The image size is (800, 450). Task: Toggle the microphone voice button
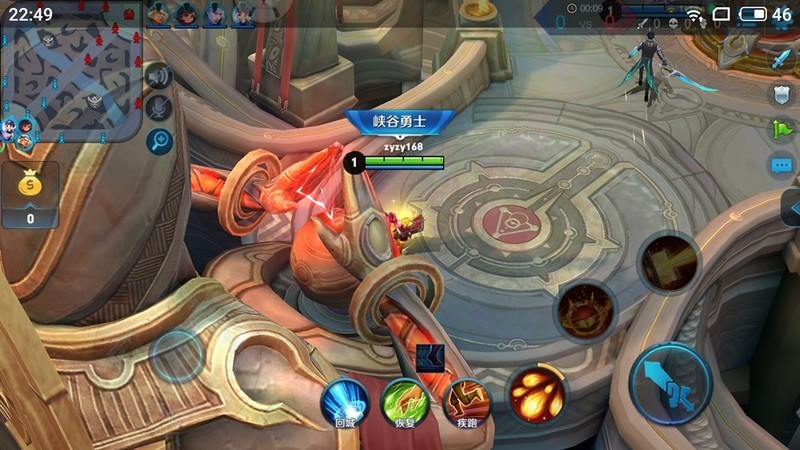tap(158, 108)
